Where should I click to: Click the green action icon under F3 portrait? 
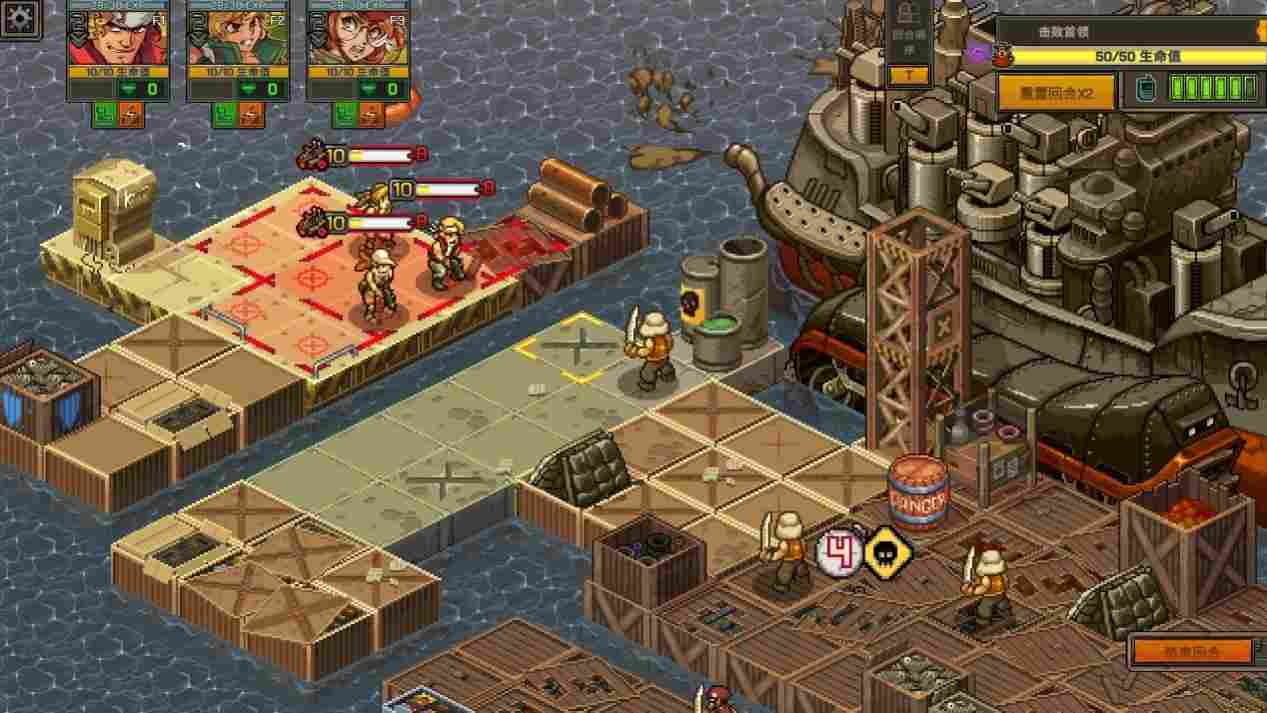click(x=344, y=115)
